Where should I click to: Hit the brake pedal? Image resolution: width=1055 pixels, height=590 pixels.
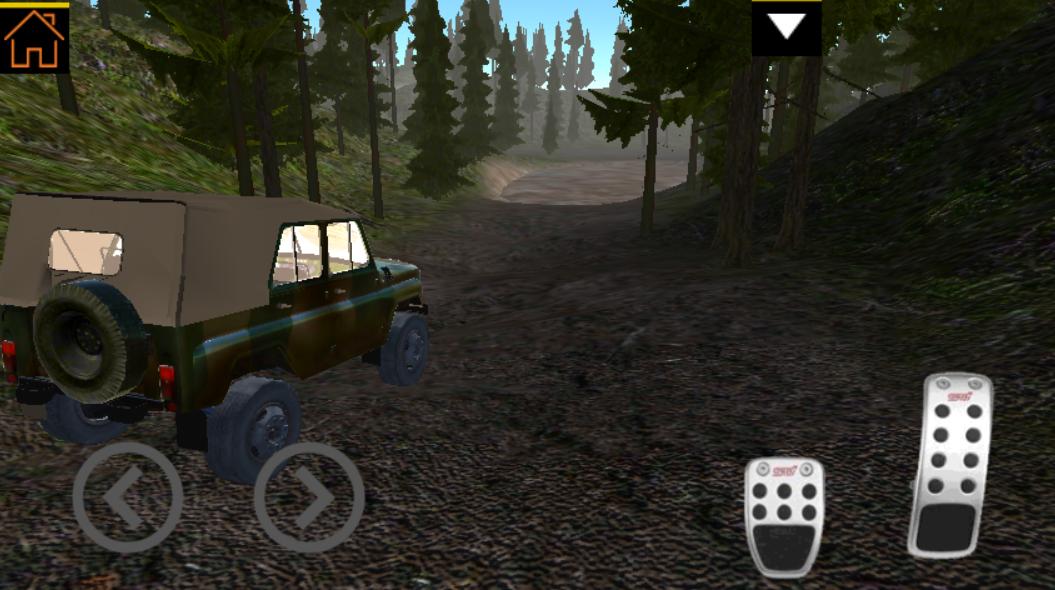coord(784,516)
